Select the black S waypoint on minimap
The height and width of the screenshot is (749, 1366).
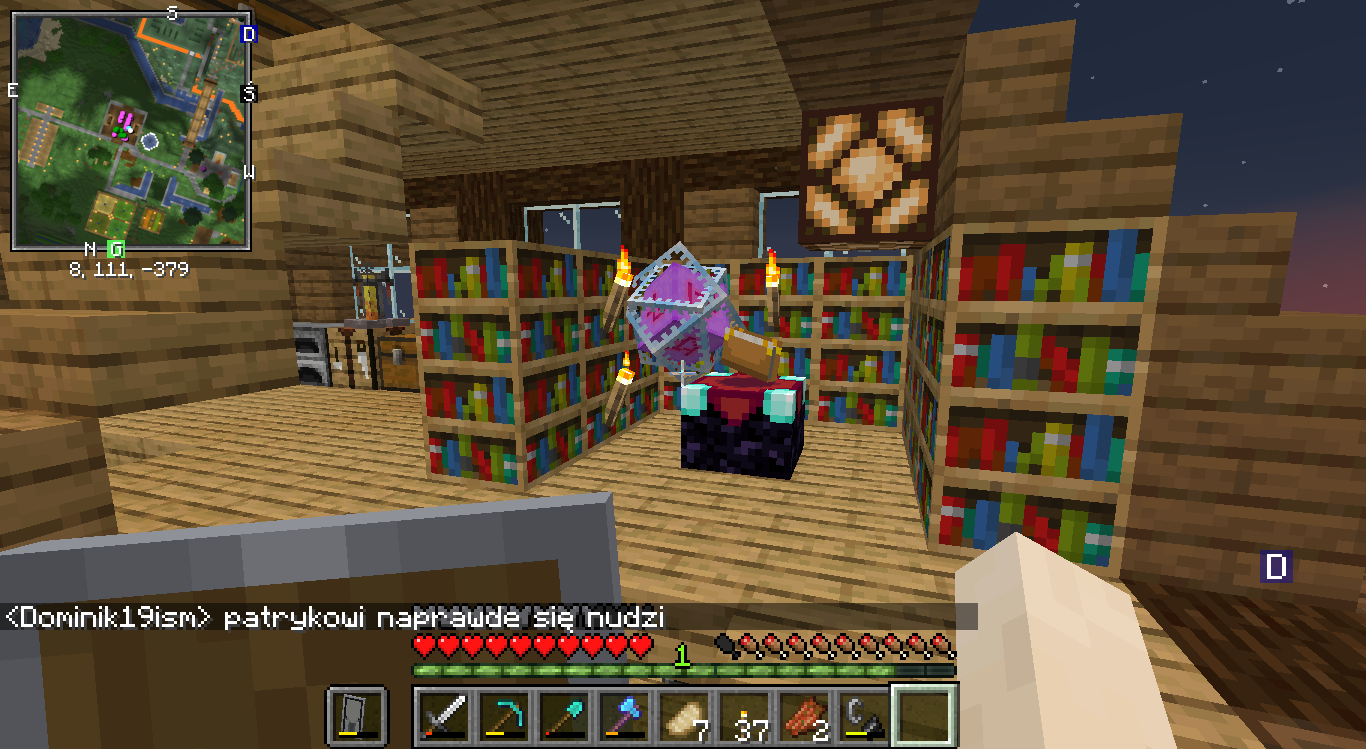[x=249, y=93]
